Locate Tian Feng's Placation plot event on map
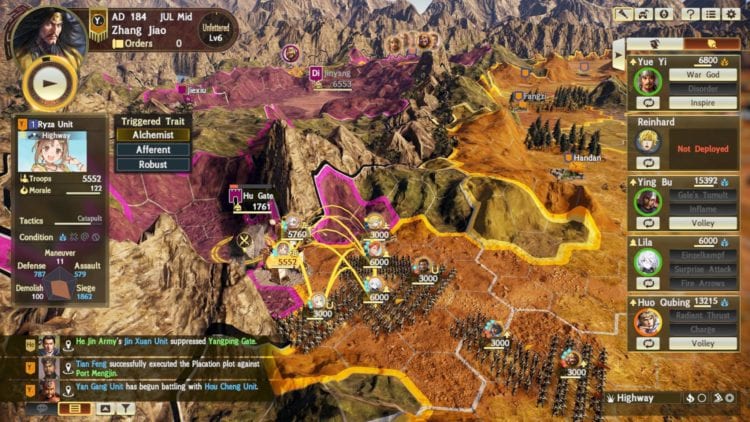750x422 pixels. pyautogui.click(x=66, y=365)
